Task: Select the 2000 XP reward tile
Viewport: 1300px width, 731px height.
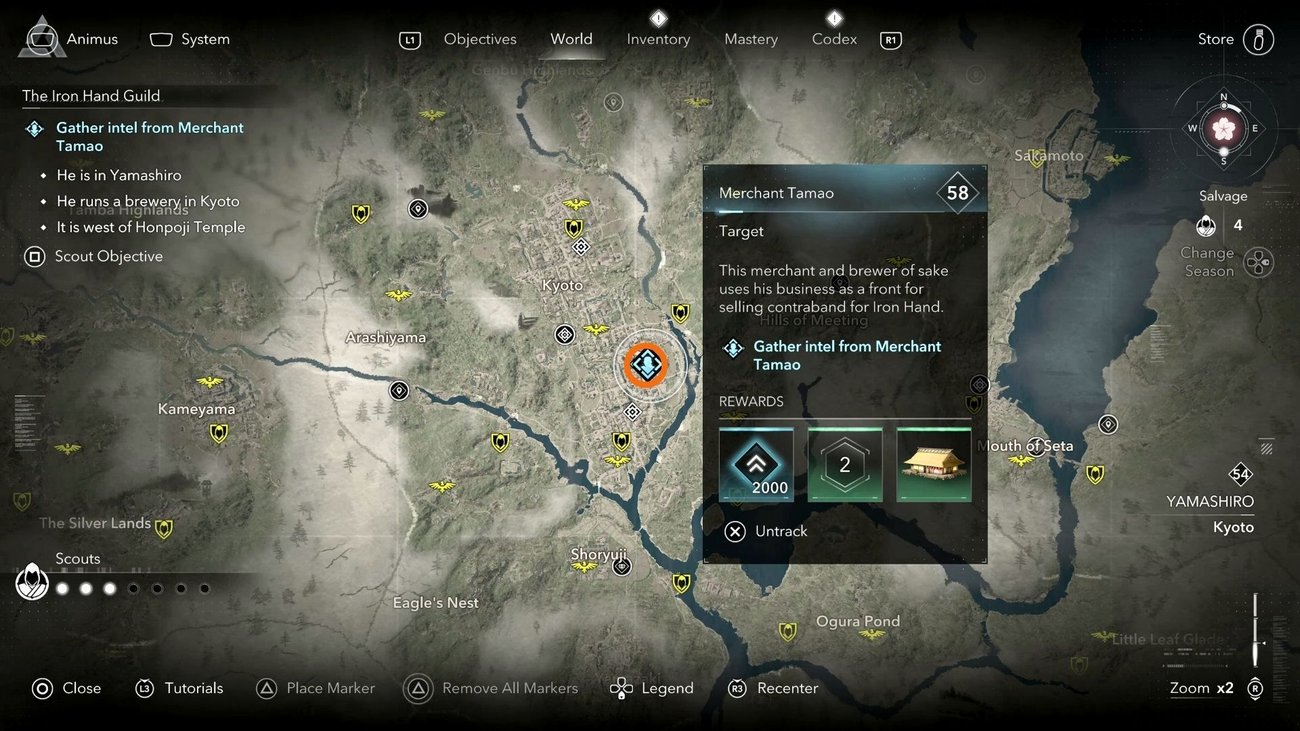Action: click(756, 465)
